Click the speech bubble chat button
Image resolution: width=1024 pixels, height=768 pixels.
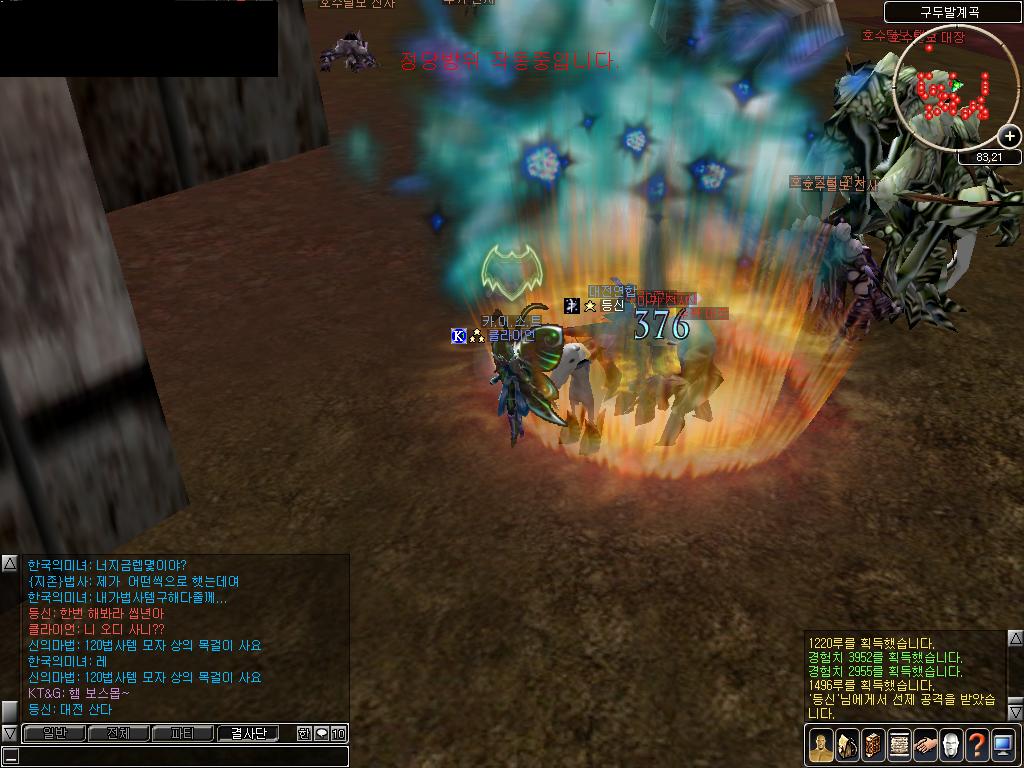[x=321, y=734]
